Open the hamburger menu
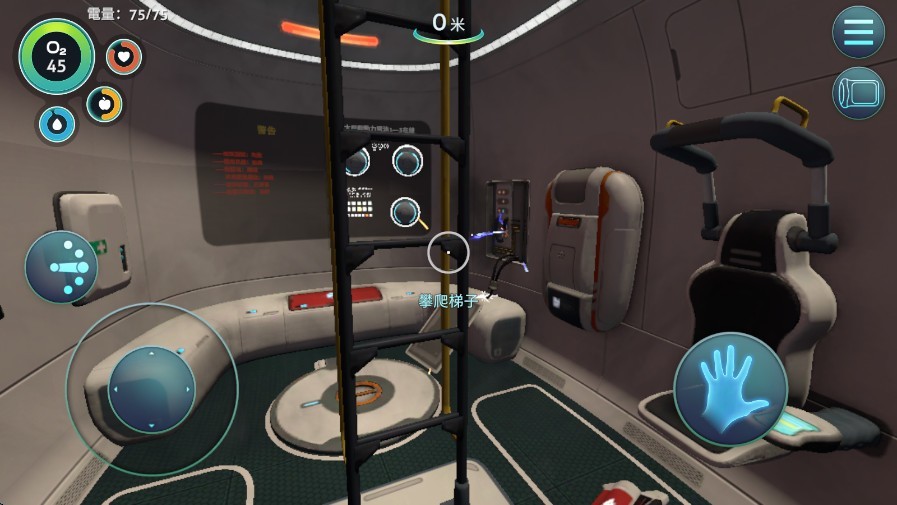The height and width of the screenshot is (505, 897). tap(858, 31)
